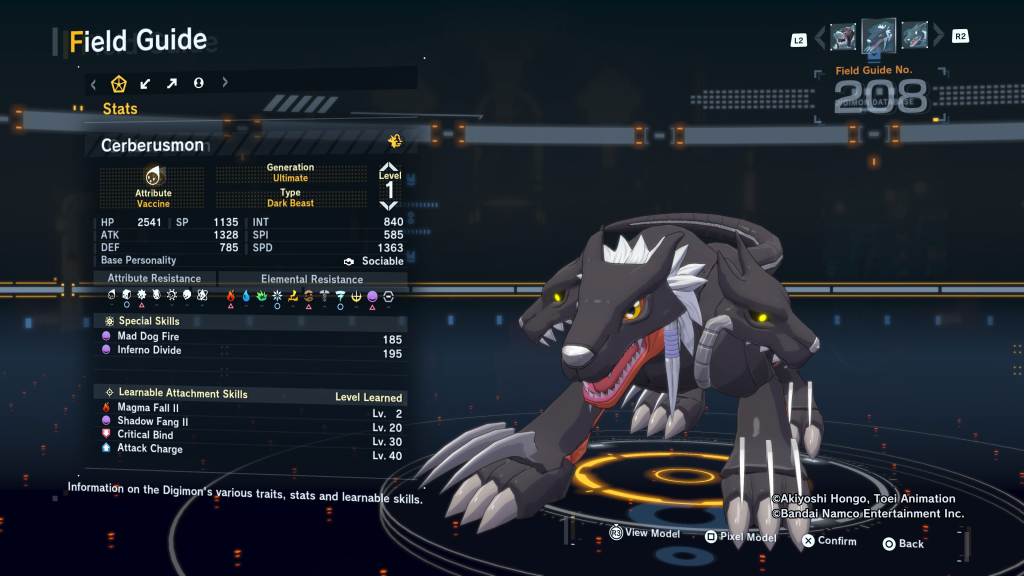
Task: Click the right arrow next to Digimon thumbnails
Action: (938, 38)
